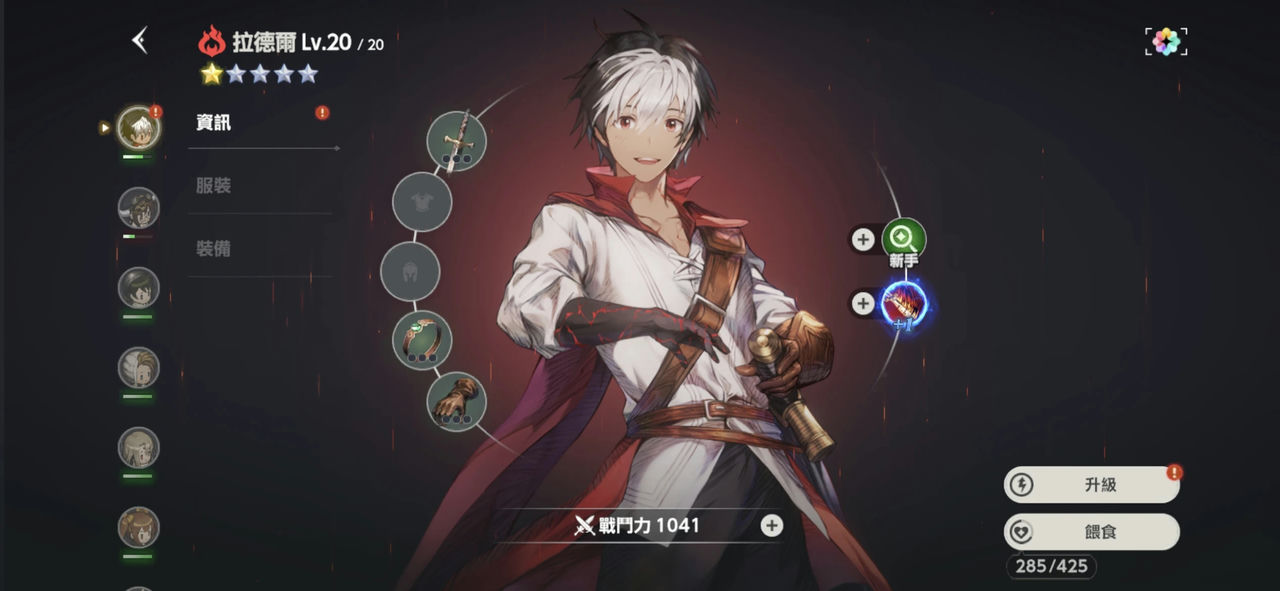The width and height of the screenshot is (1280, 591).
Task: Open the empty chest armor slot
Action: [x=422, y=202]
